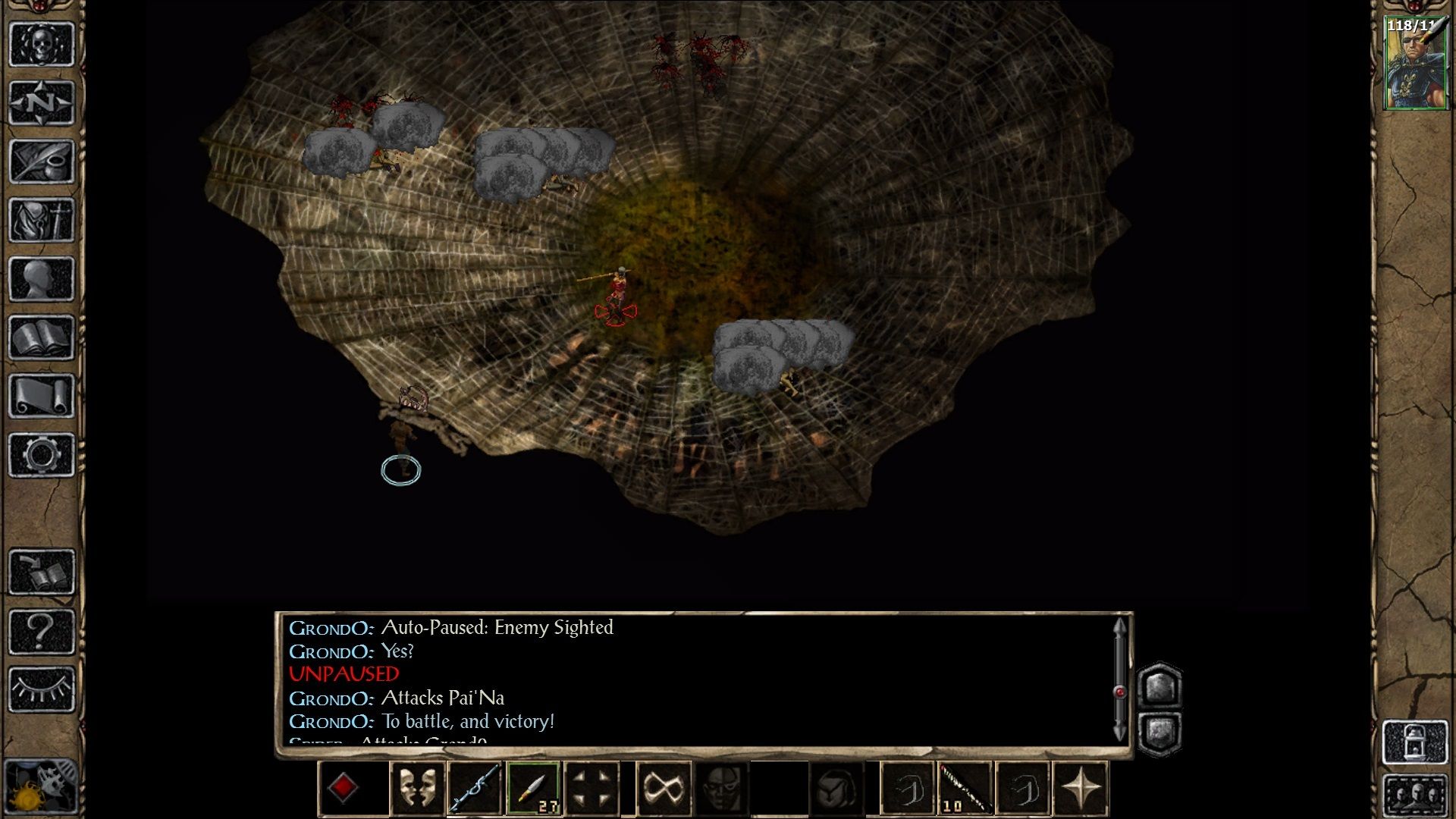Open the priest scroll screen
Viewport: 1456px width, 819px height.
(42, 396)
